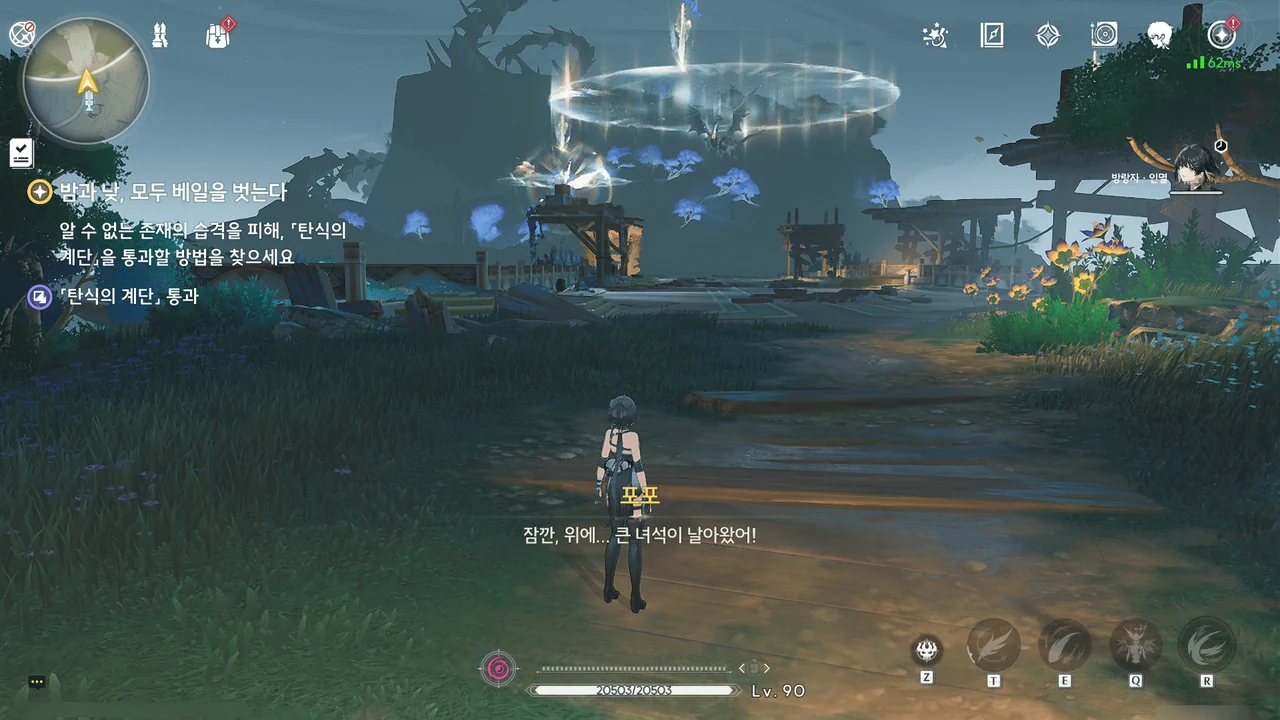Activate the spiky skull echo icon
The image size is (1280, 720).
(927, 650)
